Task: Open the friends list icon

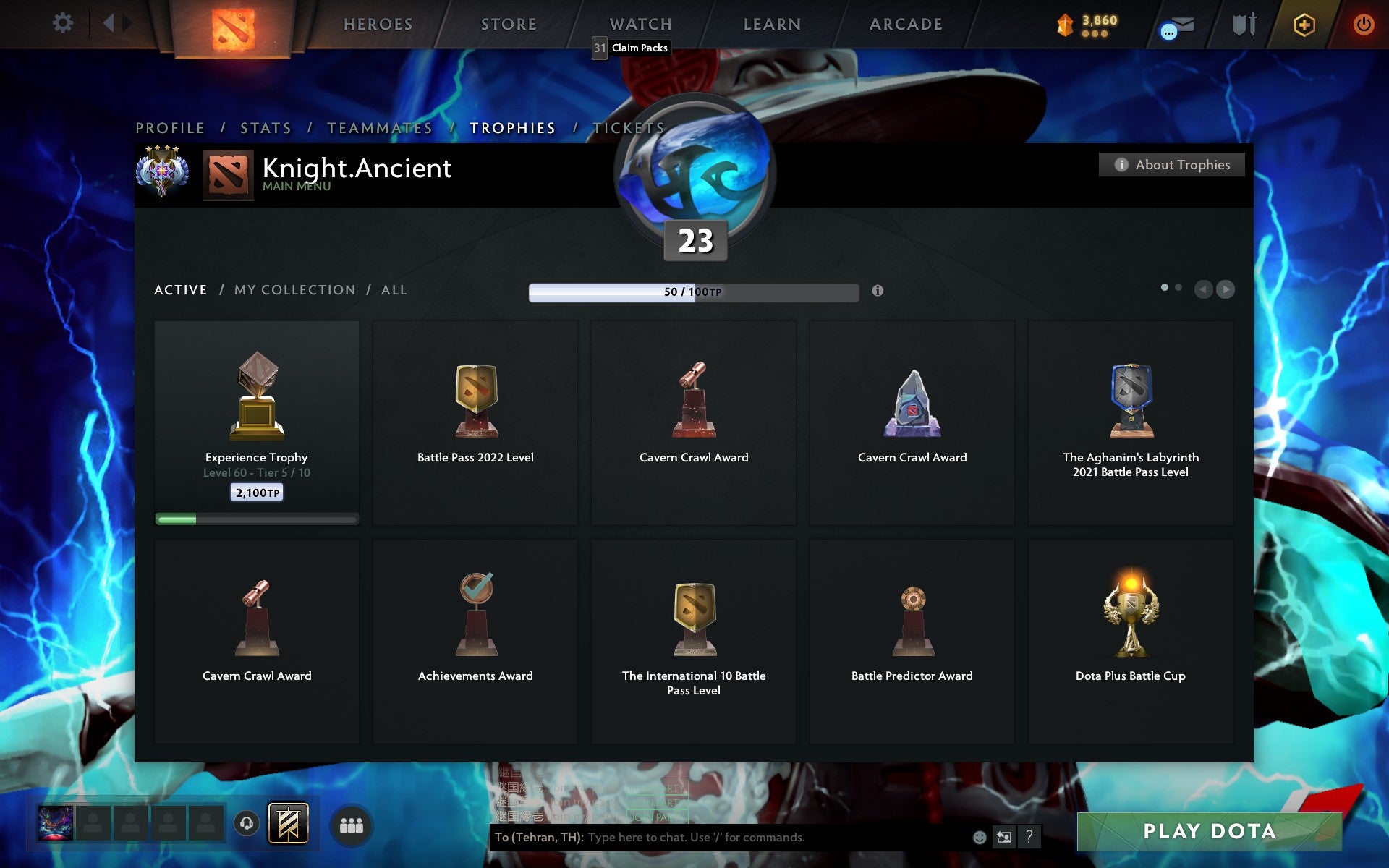Action: (352, 825)
